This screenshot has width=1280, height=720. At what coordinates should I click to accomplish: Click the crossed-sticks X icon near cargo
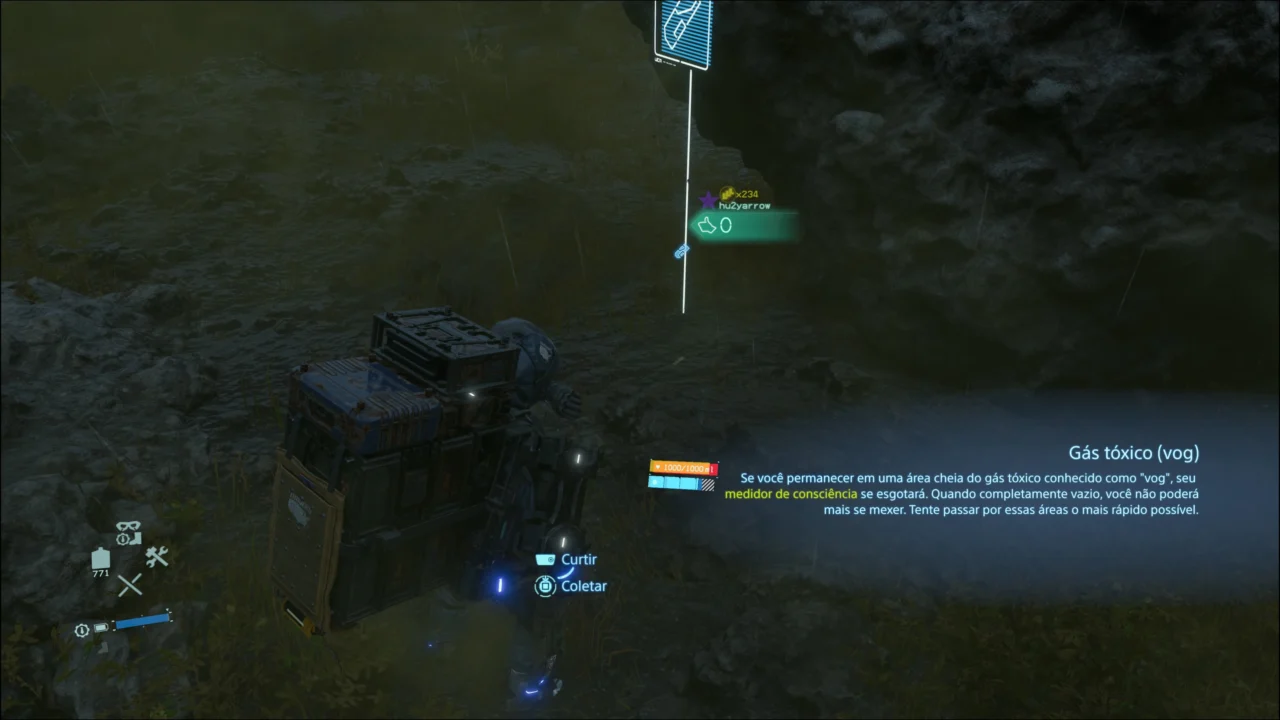(130, 584)
